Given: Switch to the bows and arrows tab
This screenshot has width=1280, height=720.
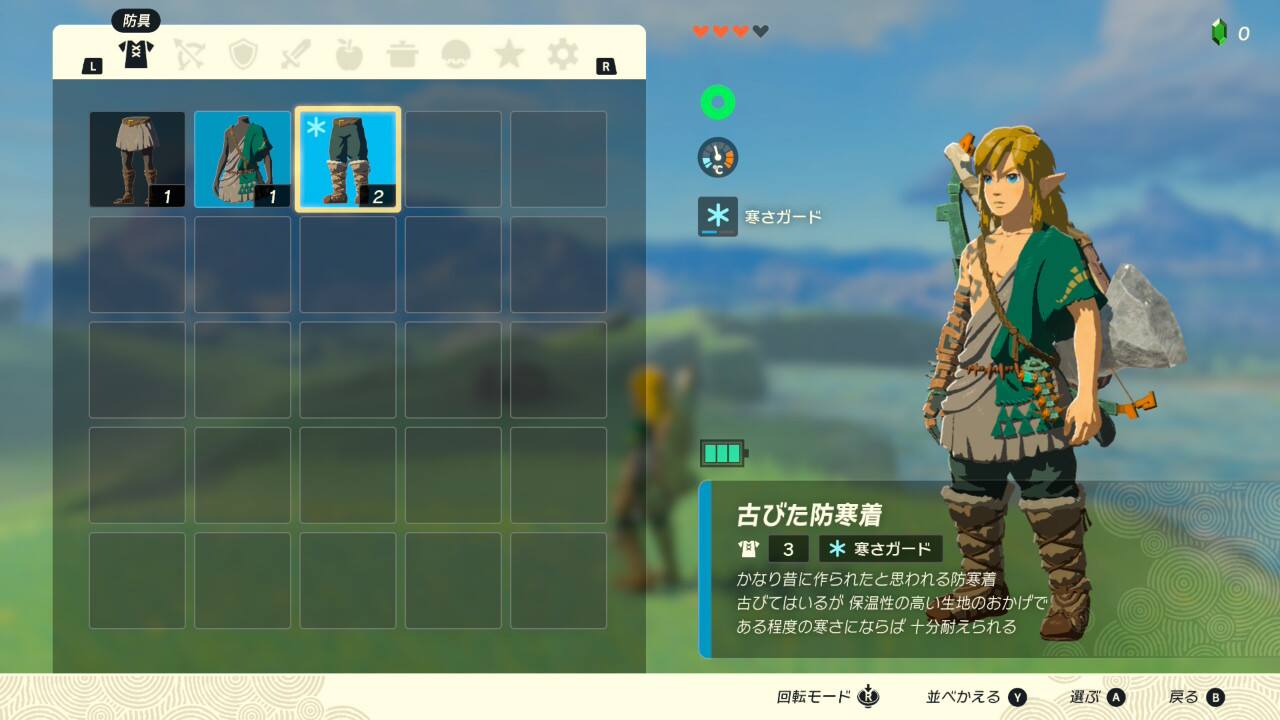Looking at the screenshot, I should (x=189, y=54).
